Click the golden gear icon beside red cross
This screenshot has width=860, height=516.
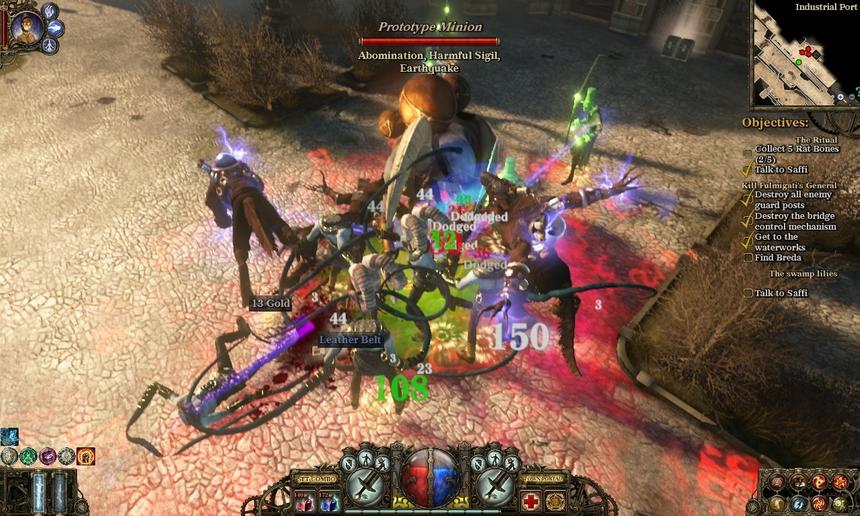556,501
